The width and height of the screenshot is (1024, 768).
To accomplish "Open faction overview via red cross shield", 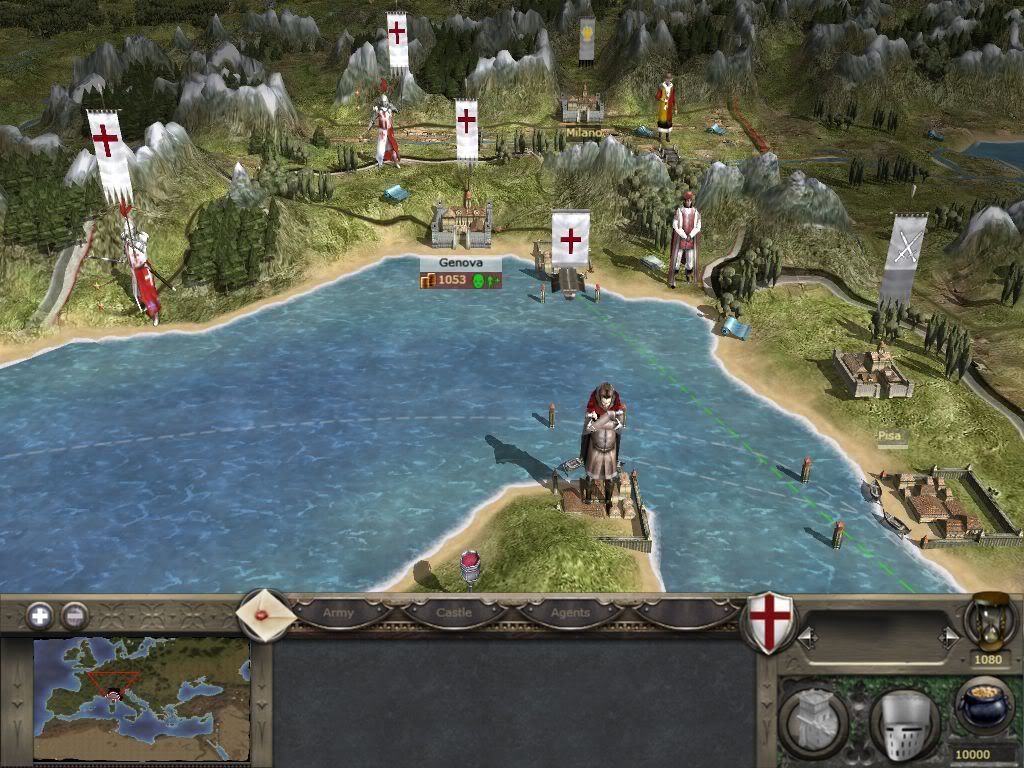I will point(769,623).
